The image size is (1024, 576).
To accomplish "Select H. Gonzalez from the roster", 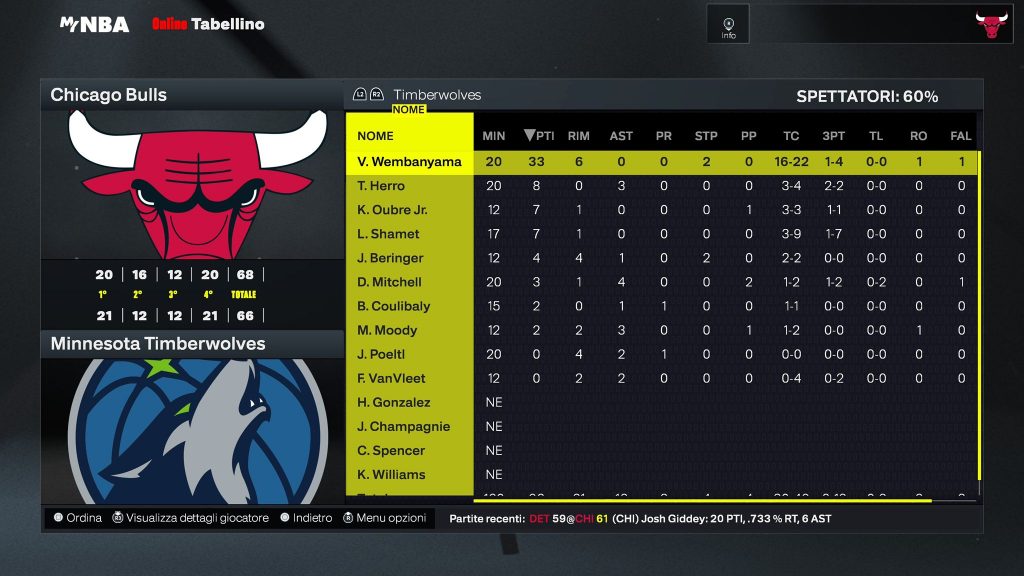I will pos(393,402).
